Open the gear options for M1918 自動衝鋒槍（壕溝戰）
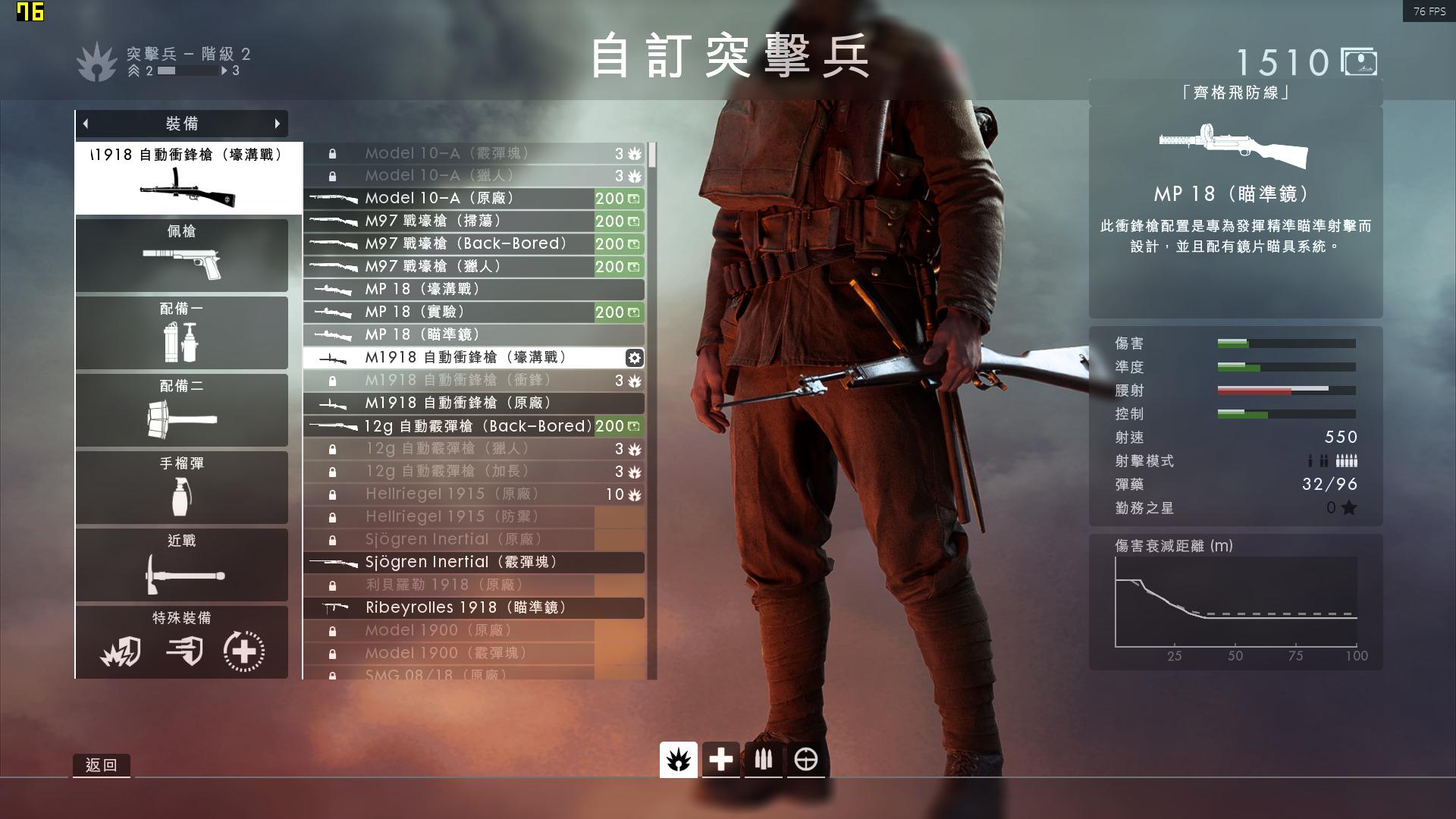The image size is (1456, 819). (x=634, y=356)
